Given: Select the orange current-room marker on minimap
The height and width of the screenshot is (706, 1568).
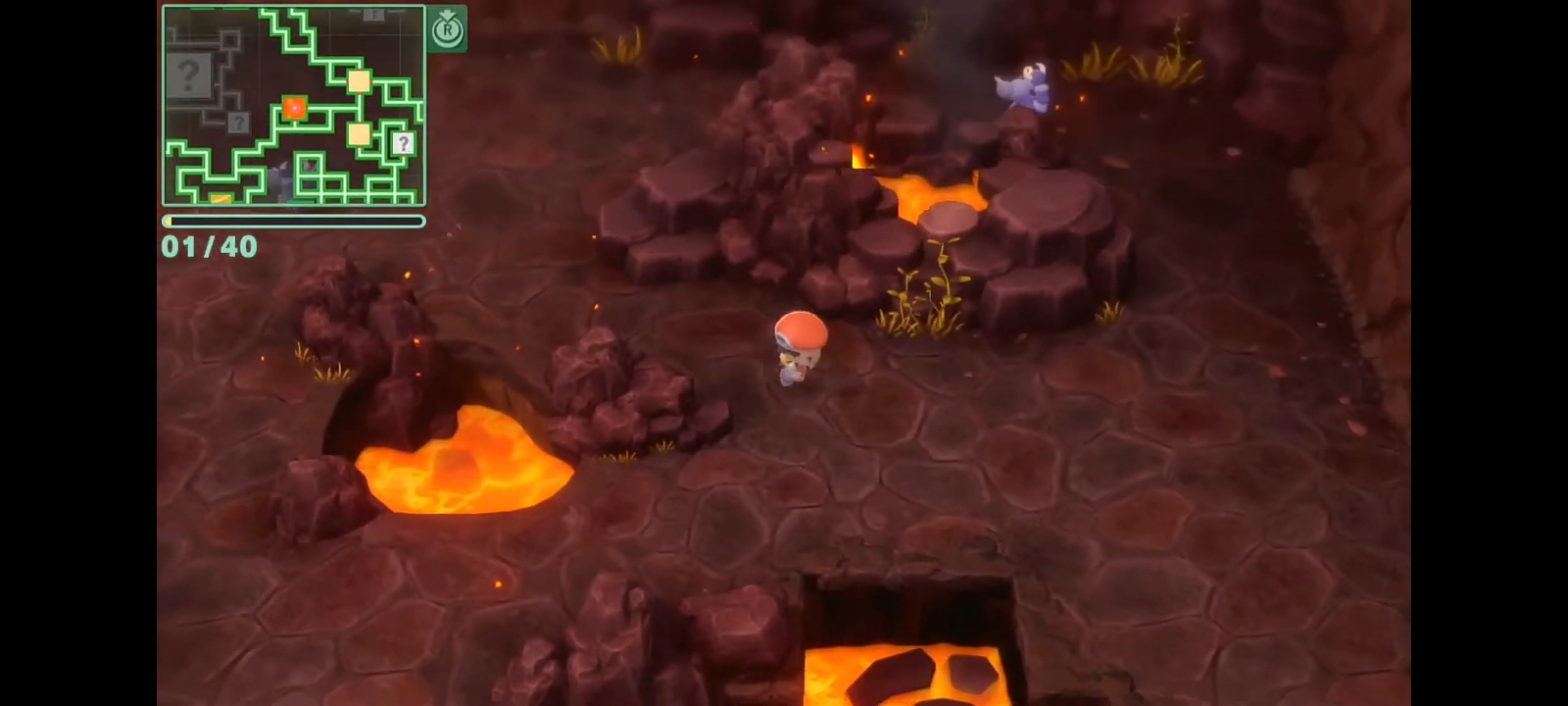Looking at the screenshot, I should click(x=294, y=107).
